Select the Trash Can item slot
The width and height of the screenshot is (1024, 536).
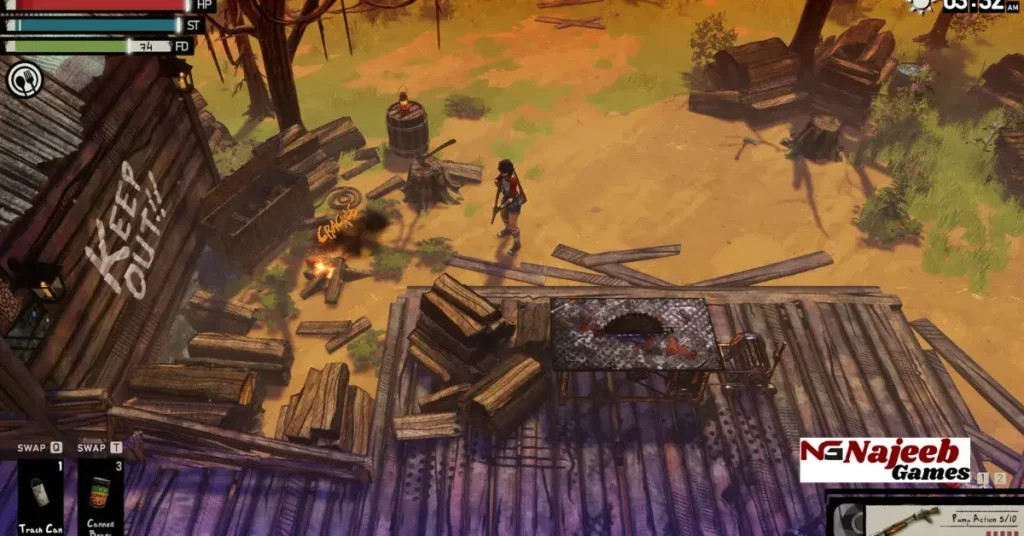[41, 496]
